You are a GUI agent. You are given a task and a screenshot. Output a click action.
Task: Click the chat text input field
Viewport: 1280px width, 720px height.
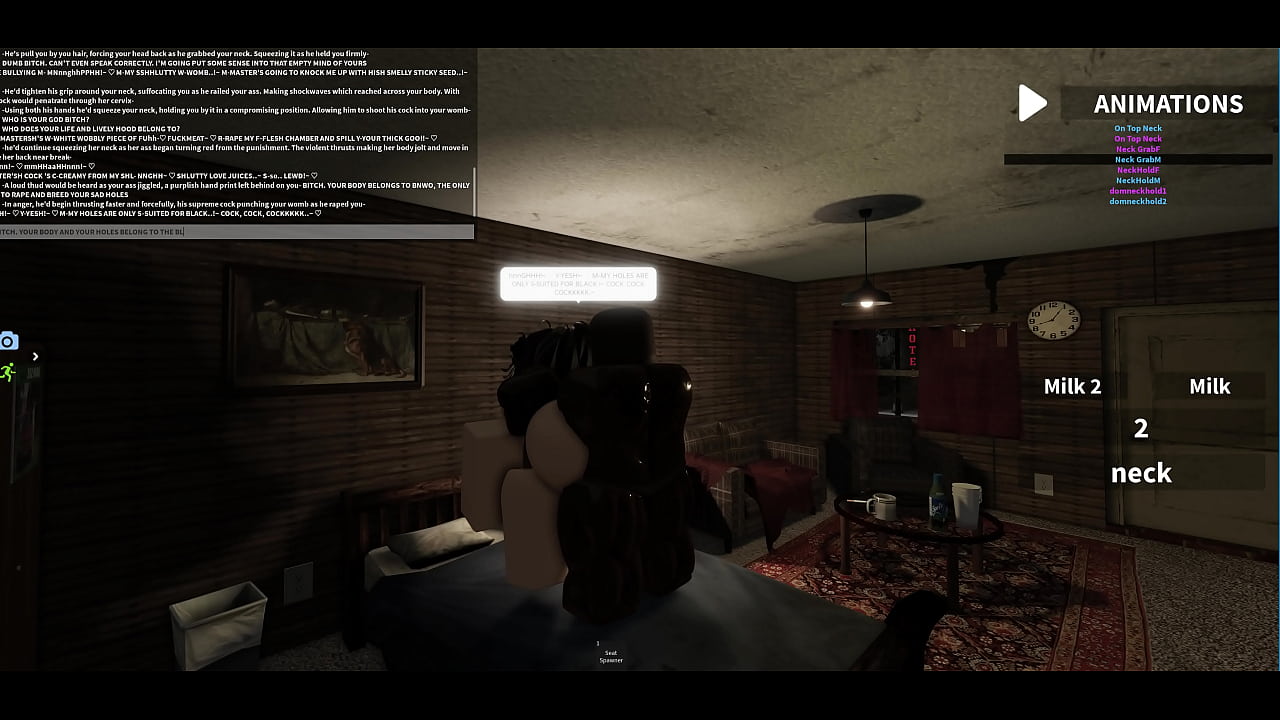[x=236, y=231]
